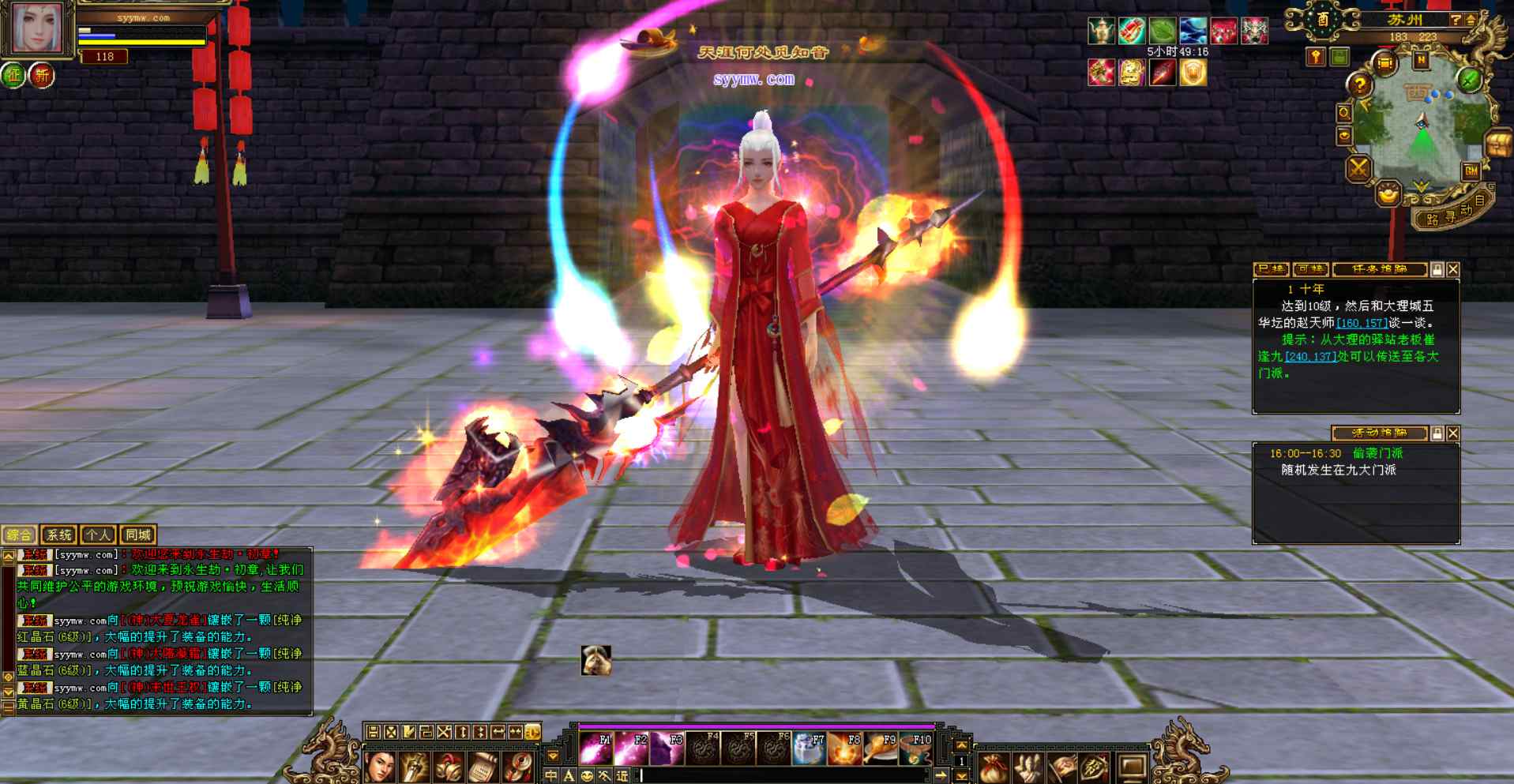The width and height of the screenshot is (1514, 784).
Task: Switch to the 系统 chat tab
Action: pos(58,535)
